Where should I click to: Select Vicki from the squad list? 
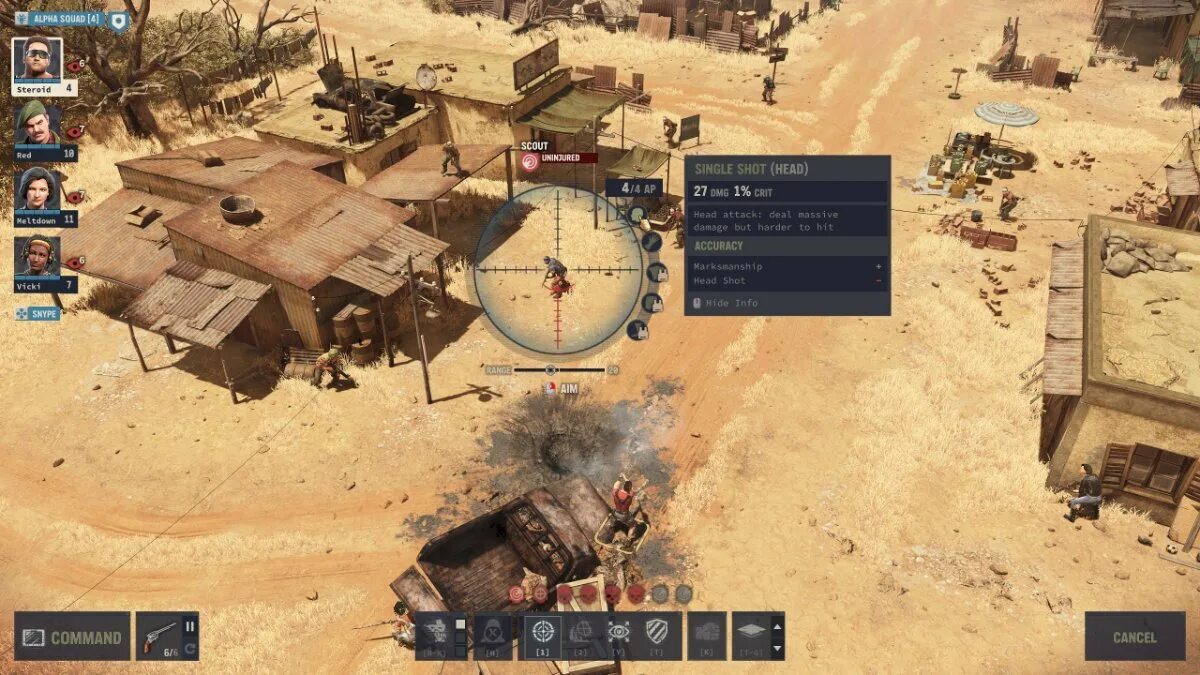coord(38,257)
